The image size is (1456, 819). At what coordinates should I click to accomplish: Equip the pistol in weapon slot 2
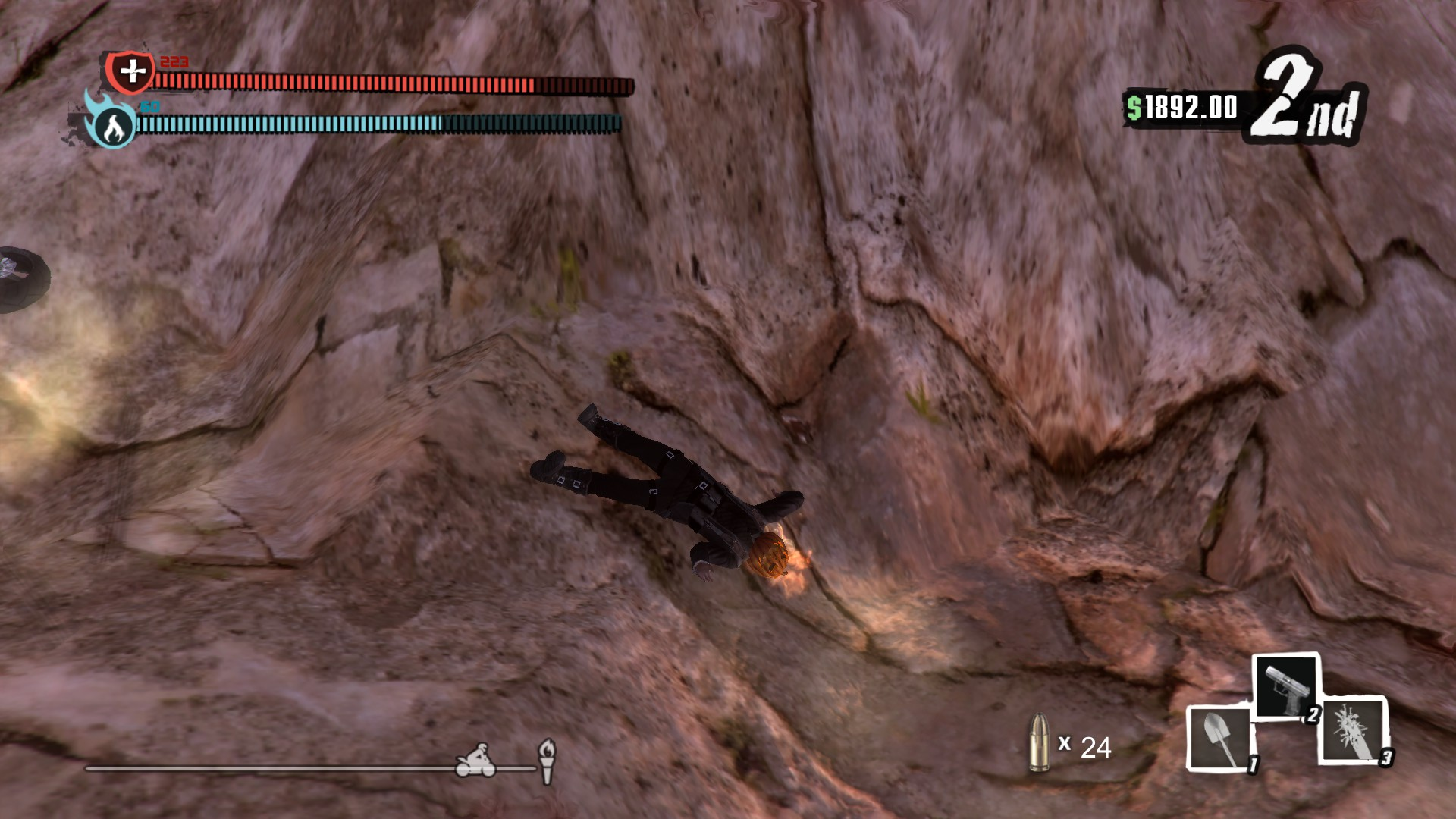click(1285, 686)
